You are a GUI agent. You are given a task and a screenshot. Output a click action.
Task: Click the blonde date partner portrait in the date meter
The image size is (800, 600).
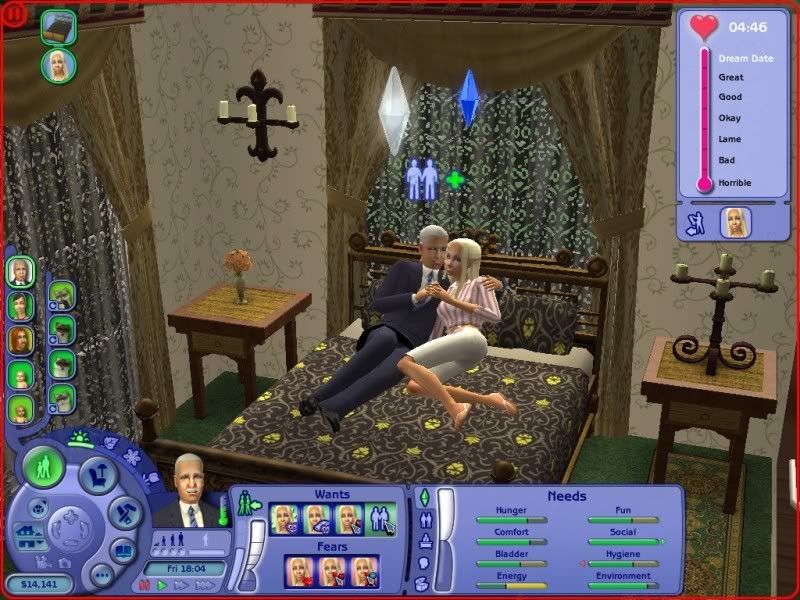click(x=736, y=222)
